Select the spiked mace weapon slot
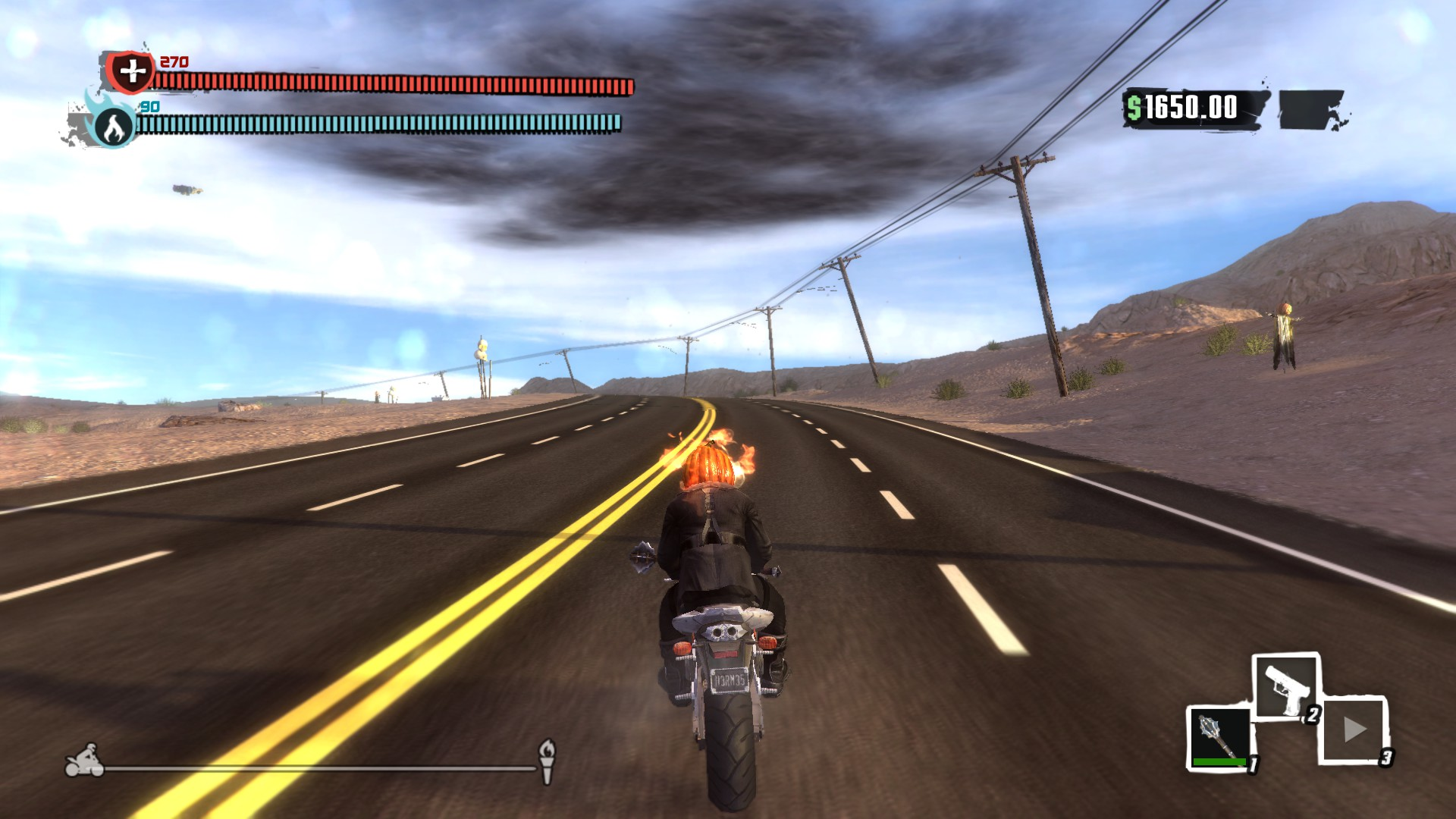 coord(1219,738)
